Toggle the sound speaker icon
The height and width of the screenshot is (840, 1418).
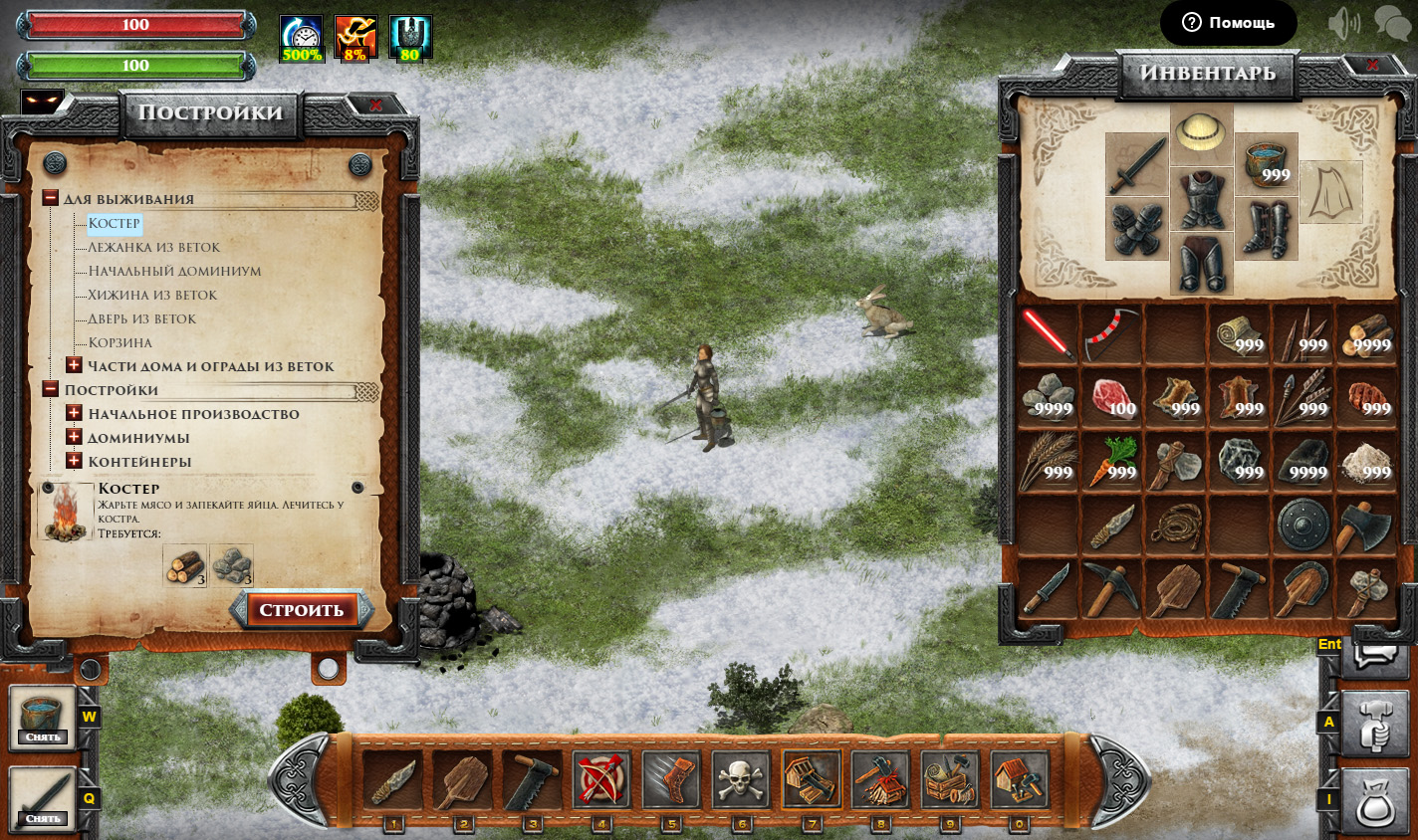pyautogui.click(x=1343, y=23)
